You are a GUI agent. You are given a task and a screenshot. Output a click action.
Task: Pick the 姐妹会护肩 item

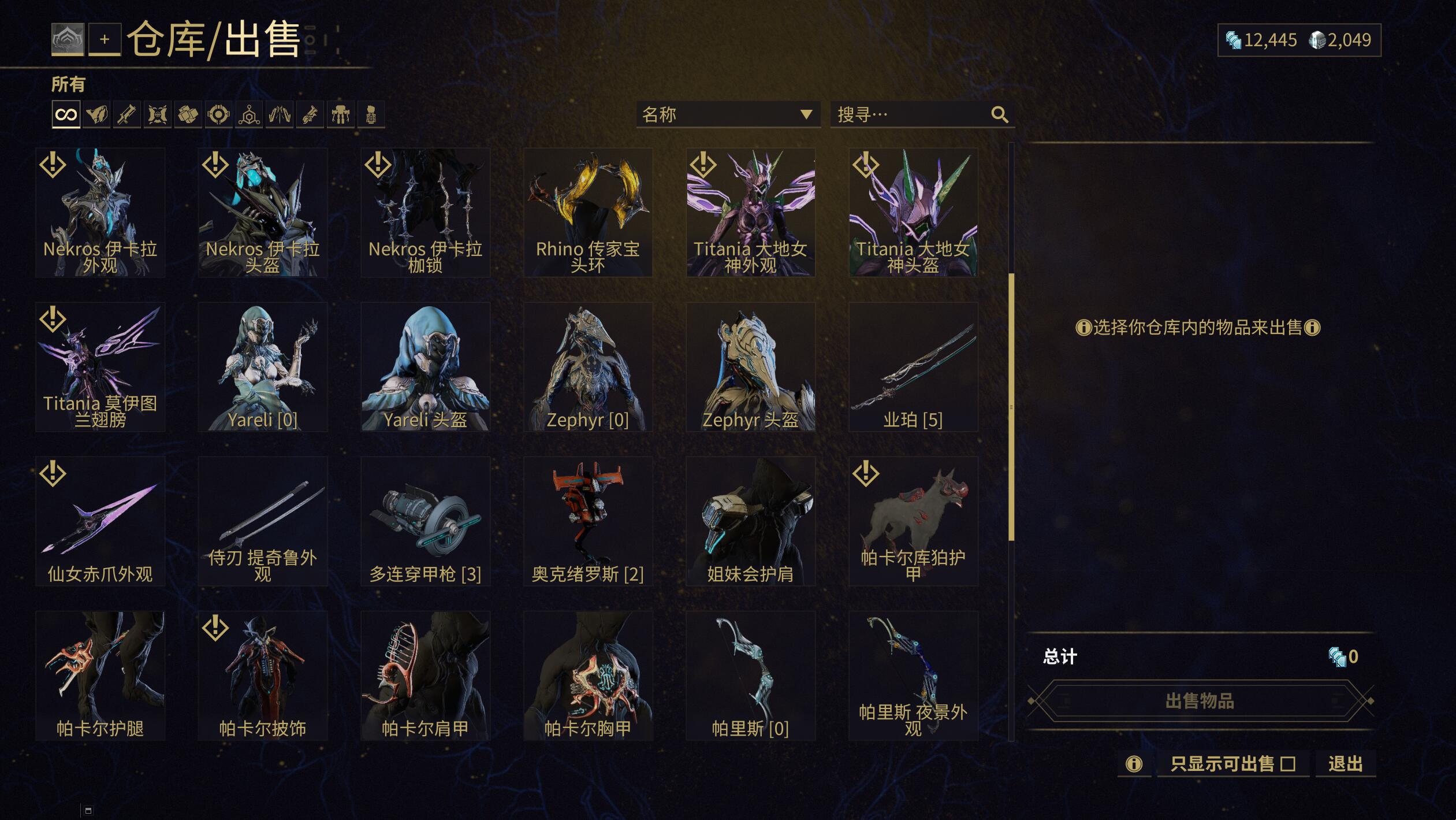click(x=750, y=521)
